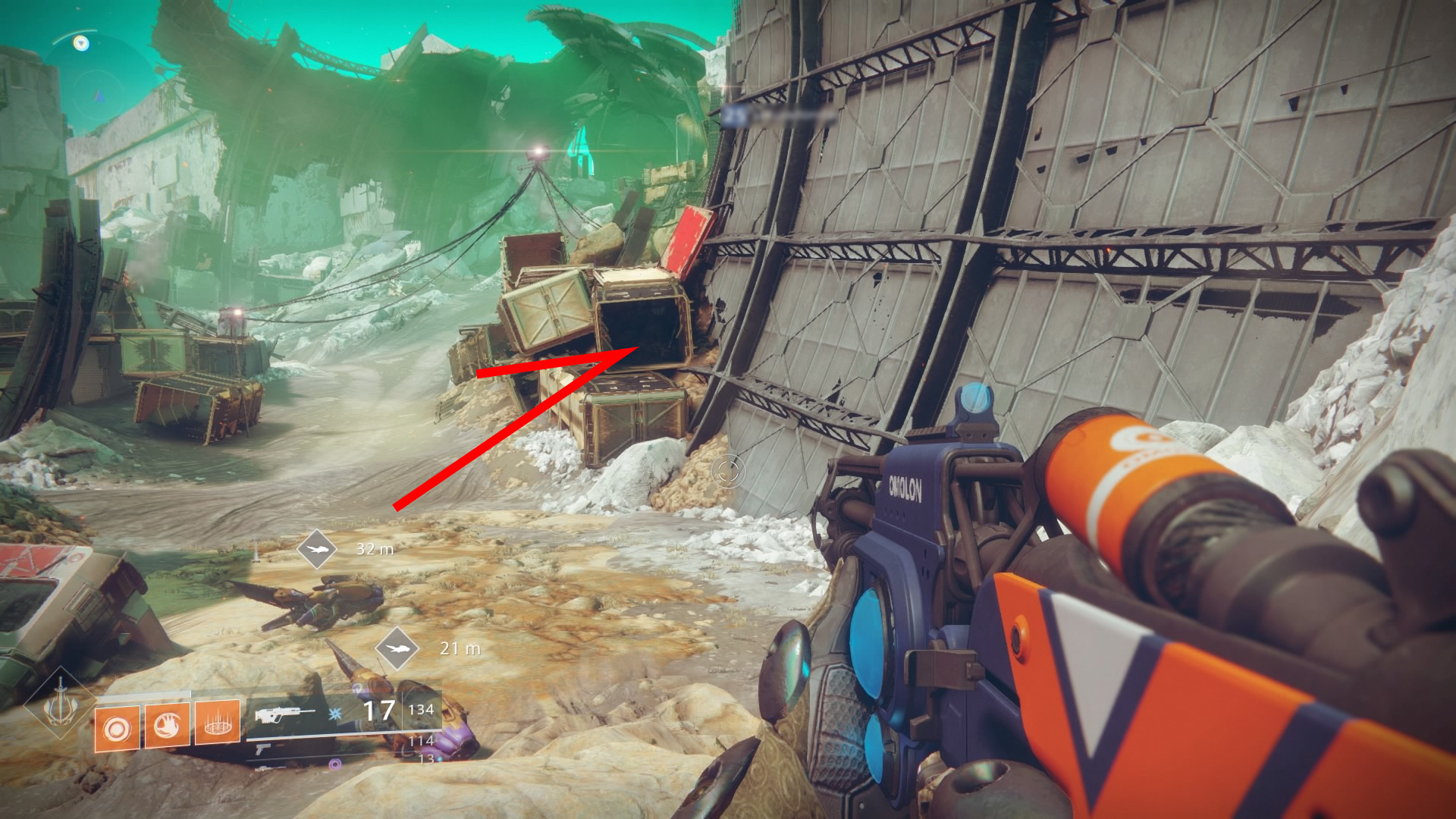
Task: Use the grenade ability icon
Action: pyautogui.click(x=117, y=728)
